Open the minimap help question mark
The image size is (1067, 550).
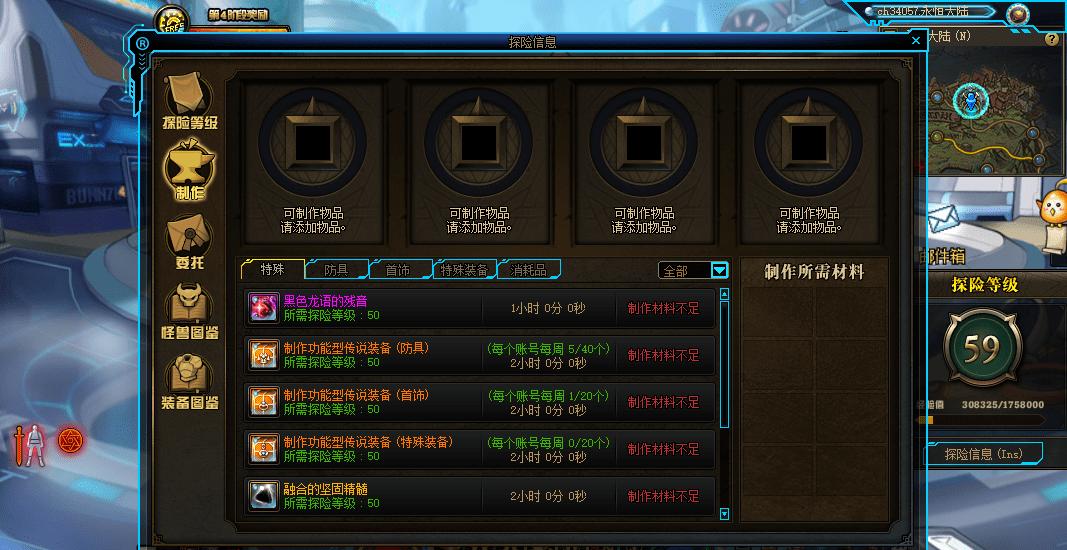tap(1051, 40)
